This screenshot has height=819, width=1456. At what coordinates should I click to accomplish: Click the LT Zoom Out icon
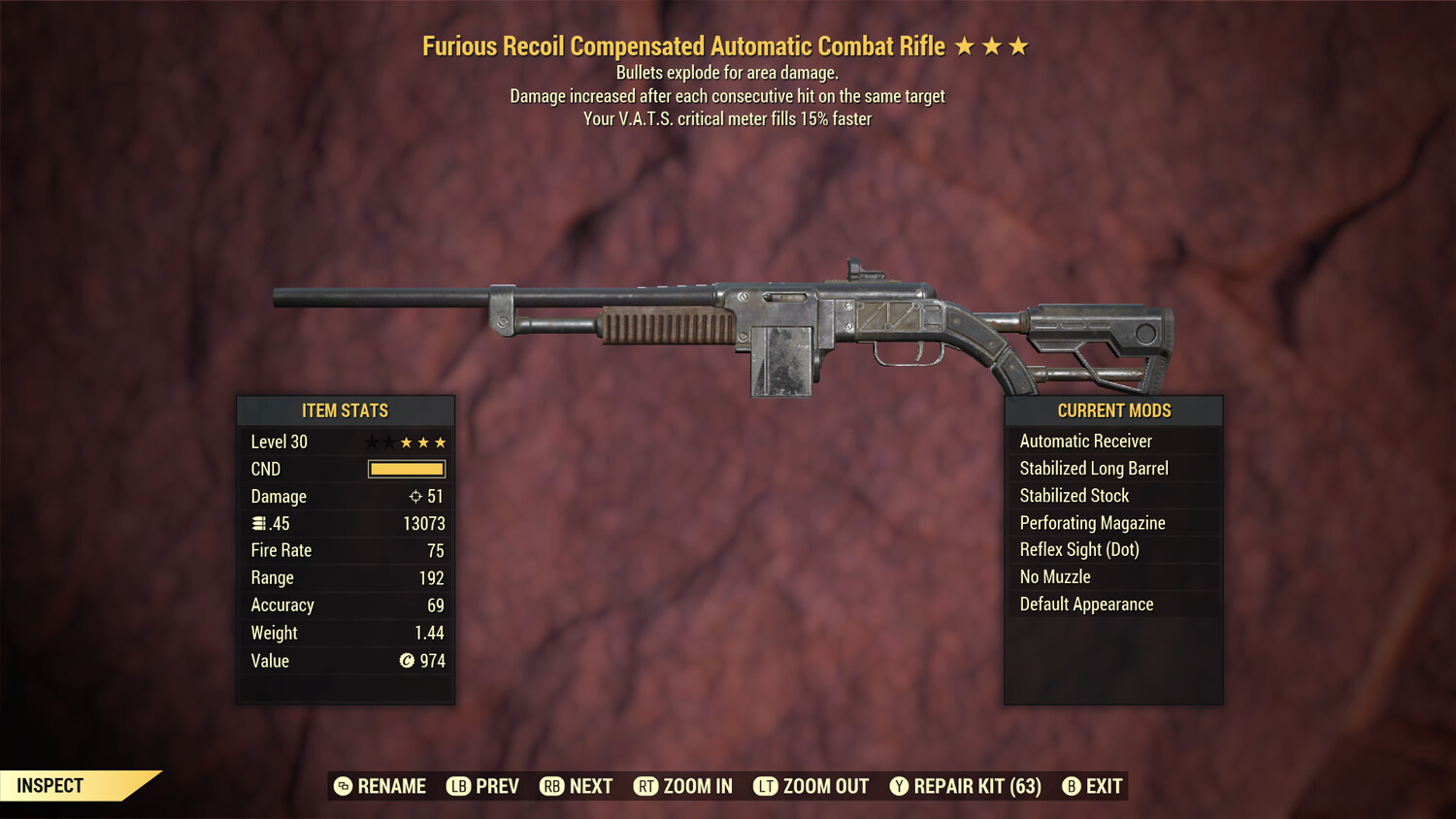[766, 786]
